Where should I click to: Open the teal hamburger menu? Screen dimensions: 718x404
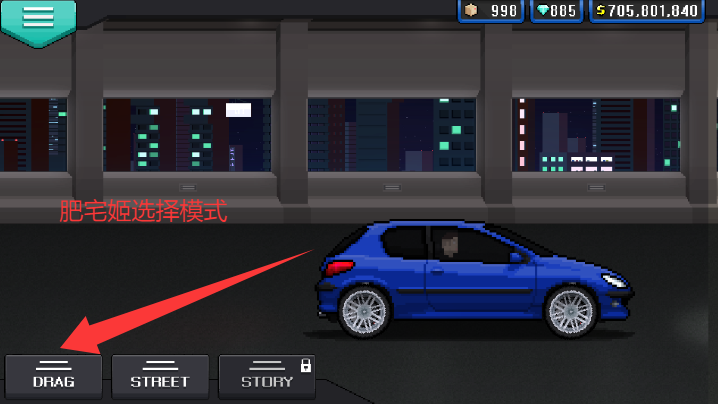39,17
